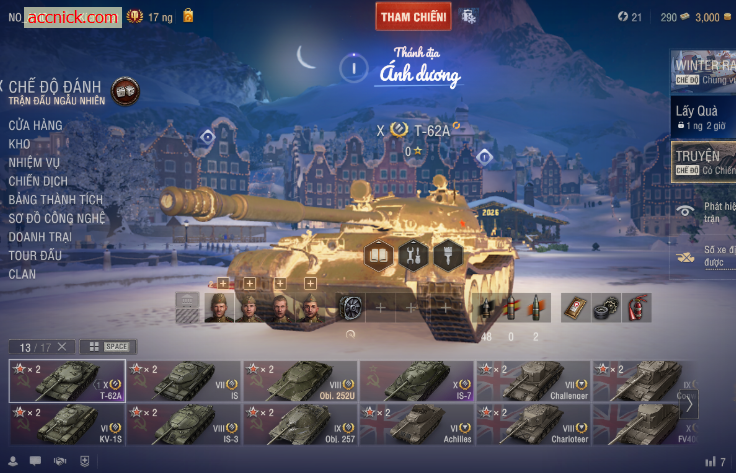Open the Nhiệm Vụ missions menu
The height and width of the screenshot is (473, 736).
point(34,162)
